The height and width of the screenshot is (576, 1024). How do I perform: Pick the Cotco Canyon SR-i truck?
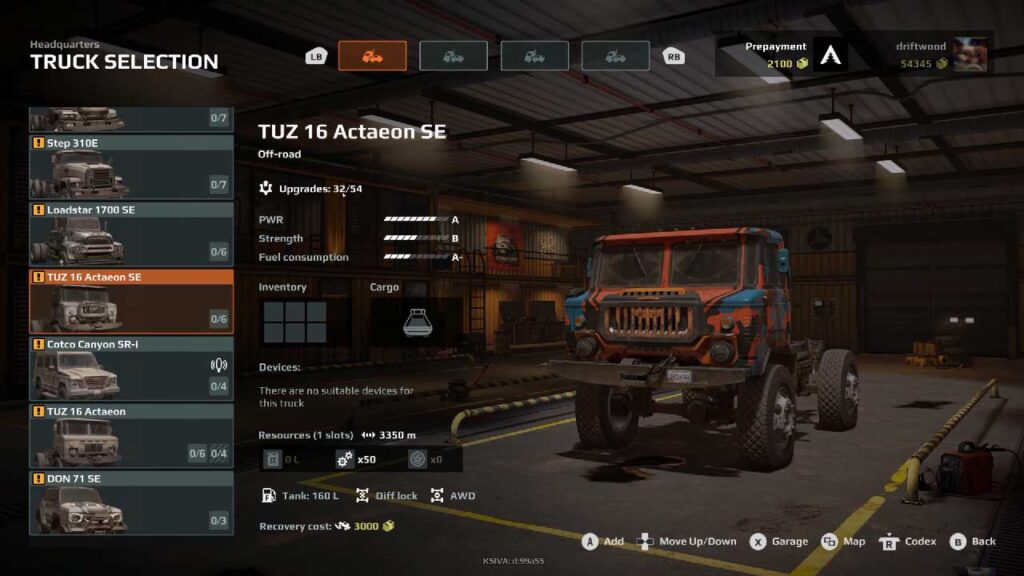click(131, 368)
